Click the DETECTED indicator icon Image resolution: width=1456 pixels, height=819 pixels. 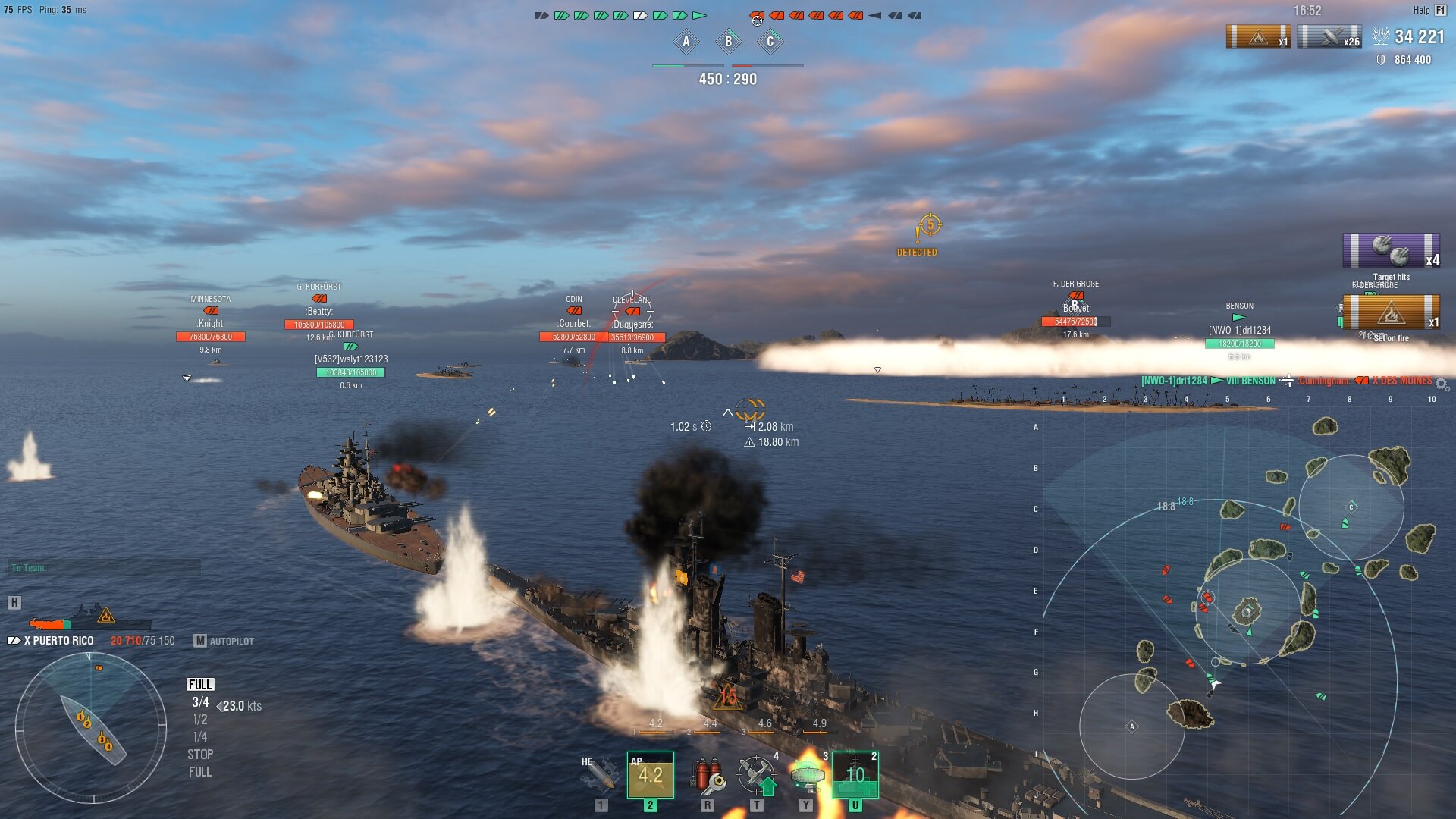click(930, 225)
